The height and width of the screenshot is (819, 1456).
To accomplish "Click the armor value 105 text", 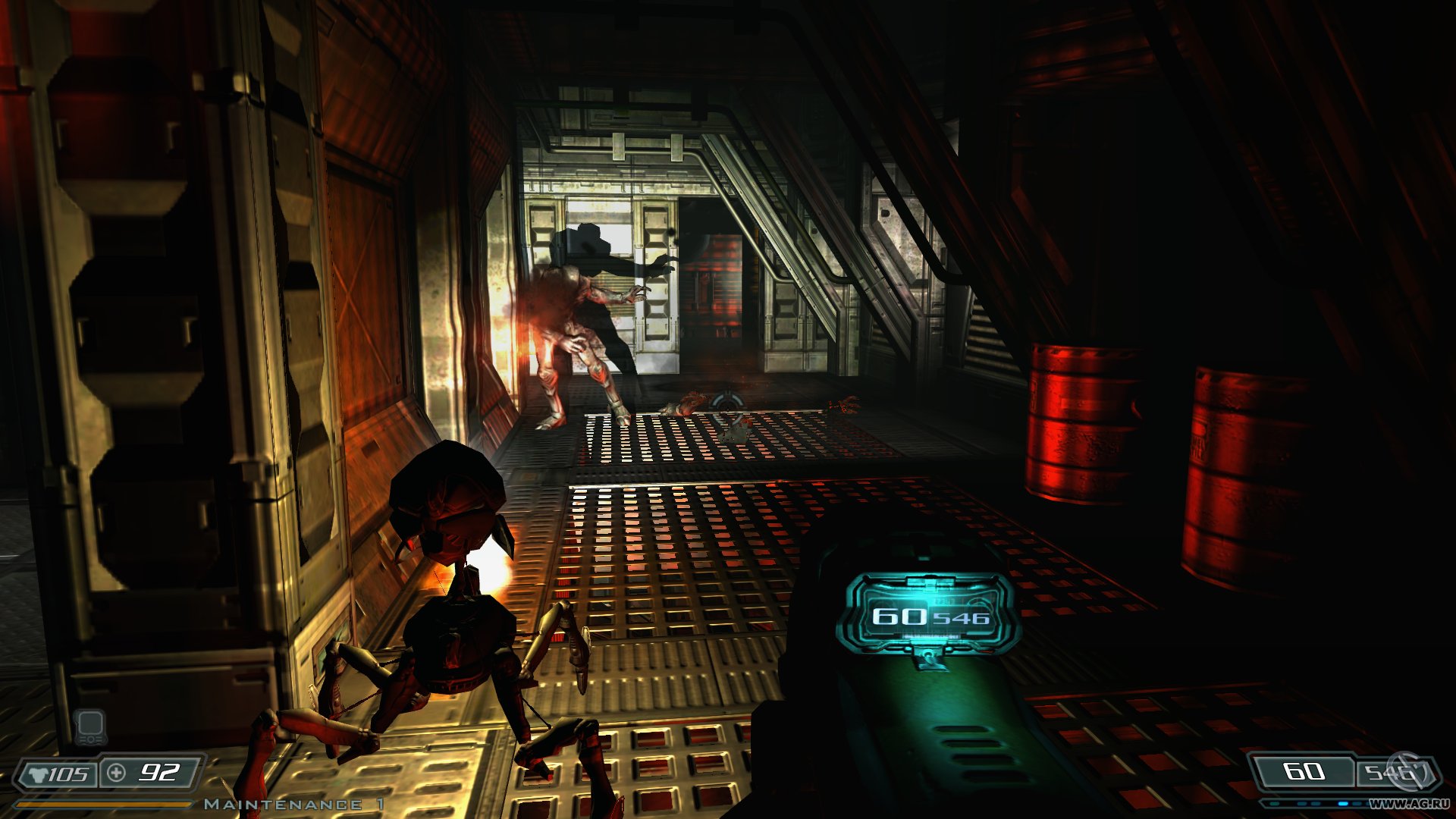I will coord(68,773).
